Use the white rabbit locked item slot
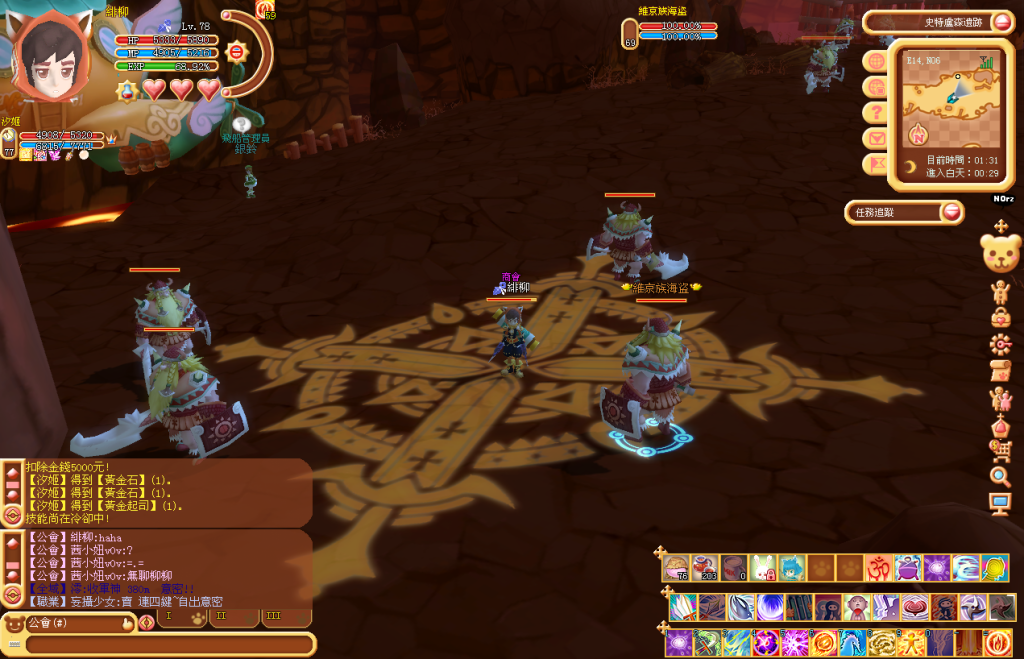 pyautogui.click(x=763, y=568)
